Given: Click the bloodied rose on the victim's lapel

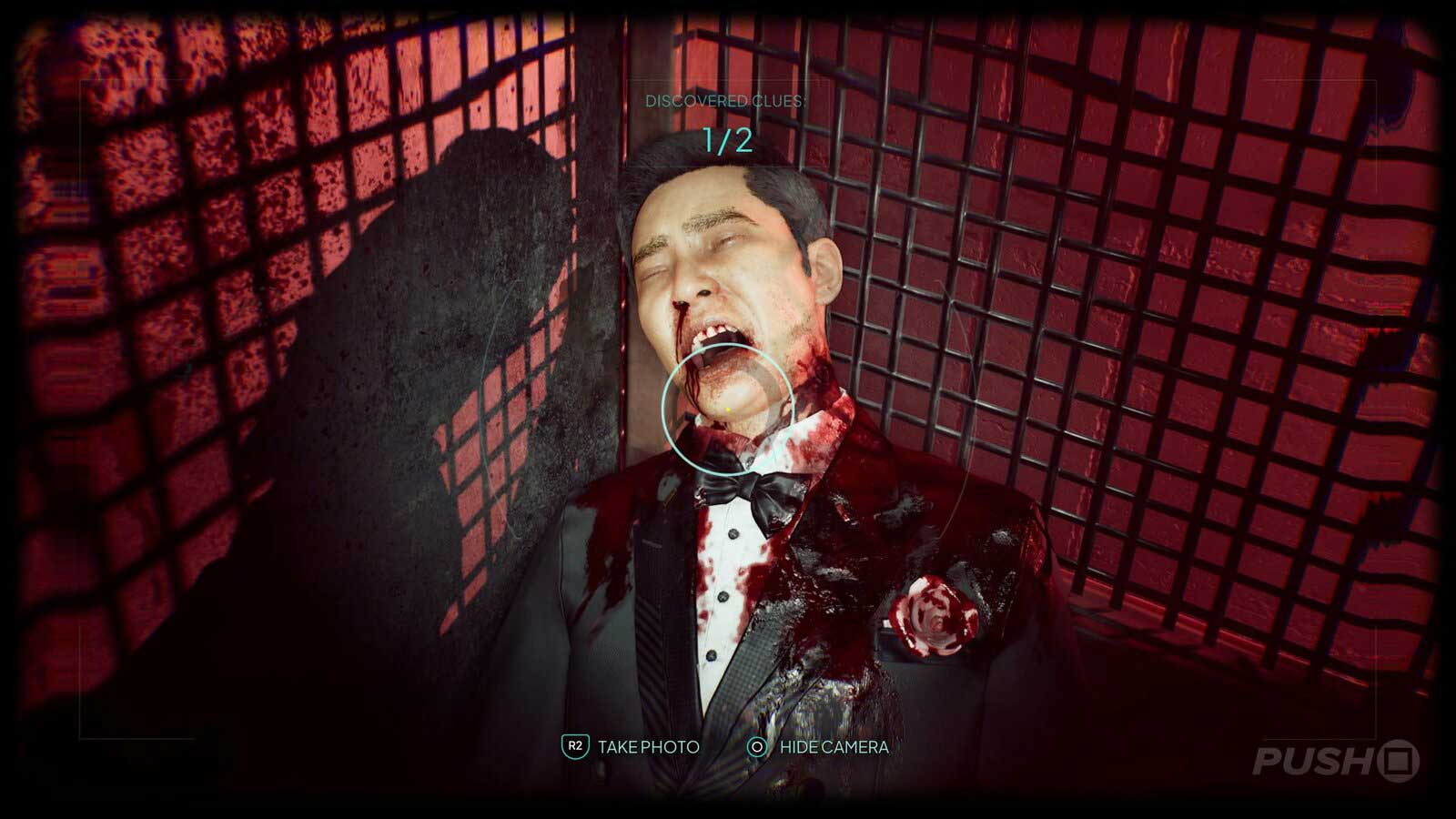Looking at the screenshot, I should [933, 612].
